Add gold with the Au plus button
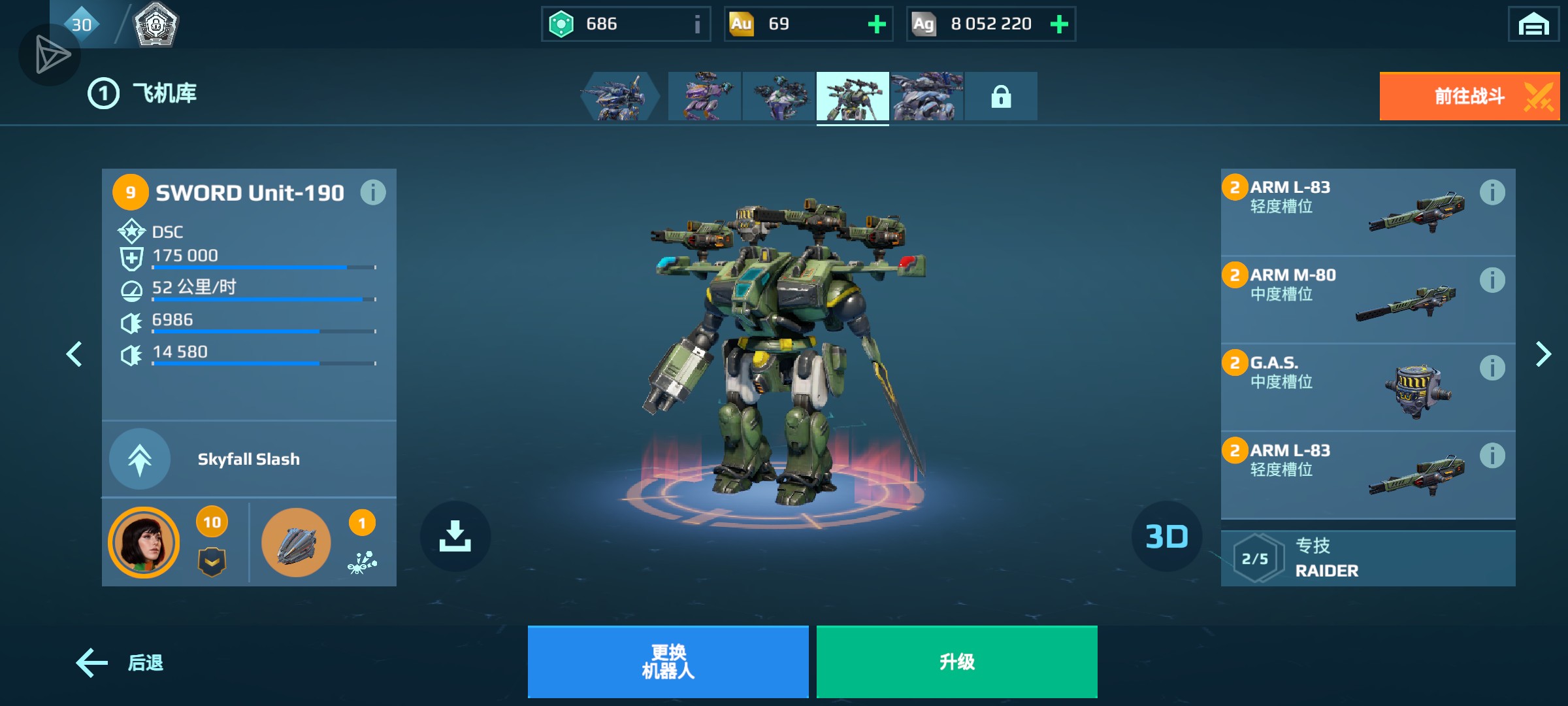This screenshot has height=706, width=1568. coord(876,25)
